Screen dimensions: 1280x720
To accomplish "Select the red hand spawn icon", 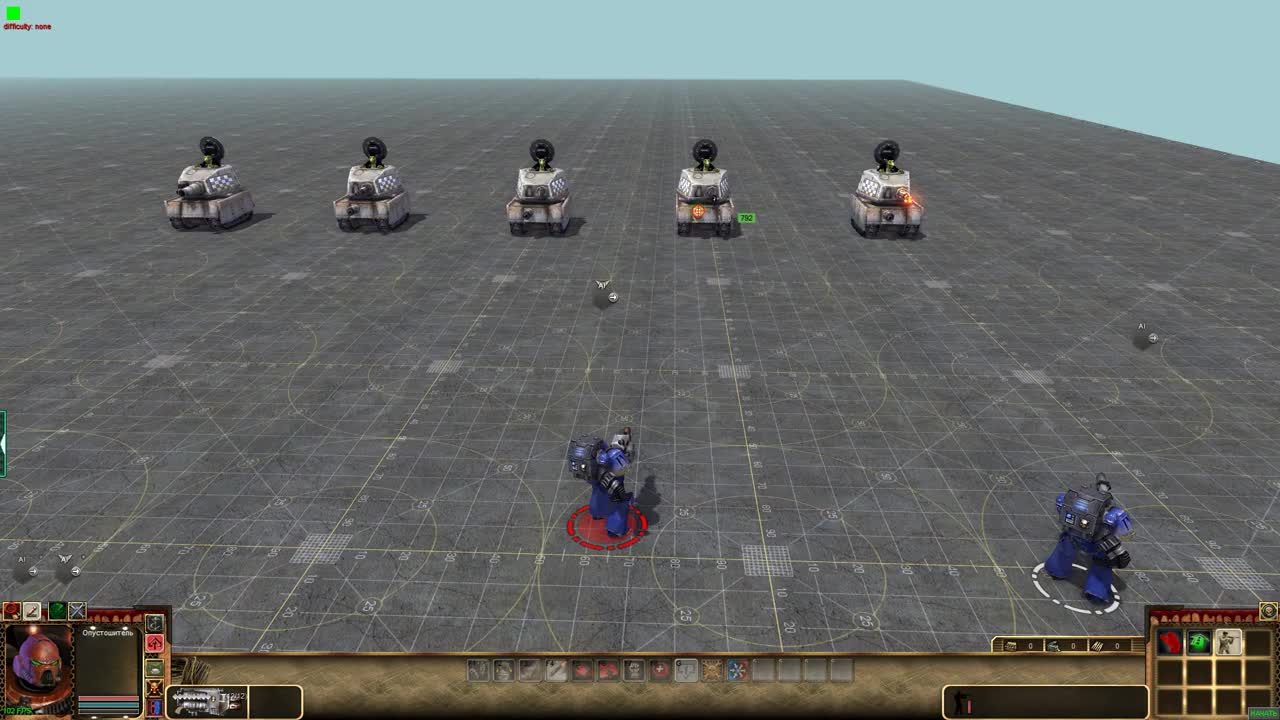I will tap(1170, 642).
